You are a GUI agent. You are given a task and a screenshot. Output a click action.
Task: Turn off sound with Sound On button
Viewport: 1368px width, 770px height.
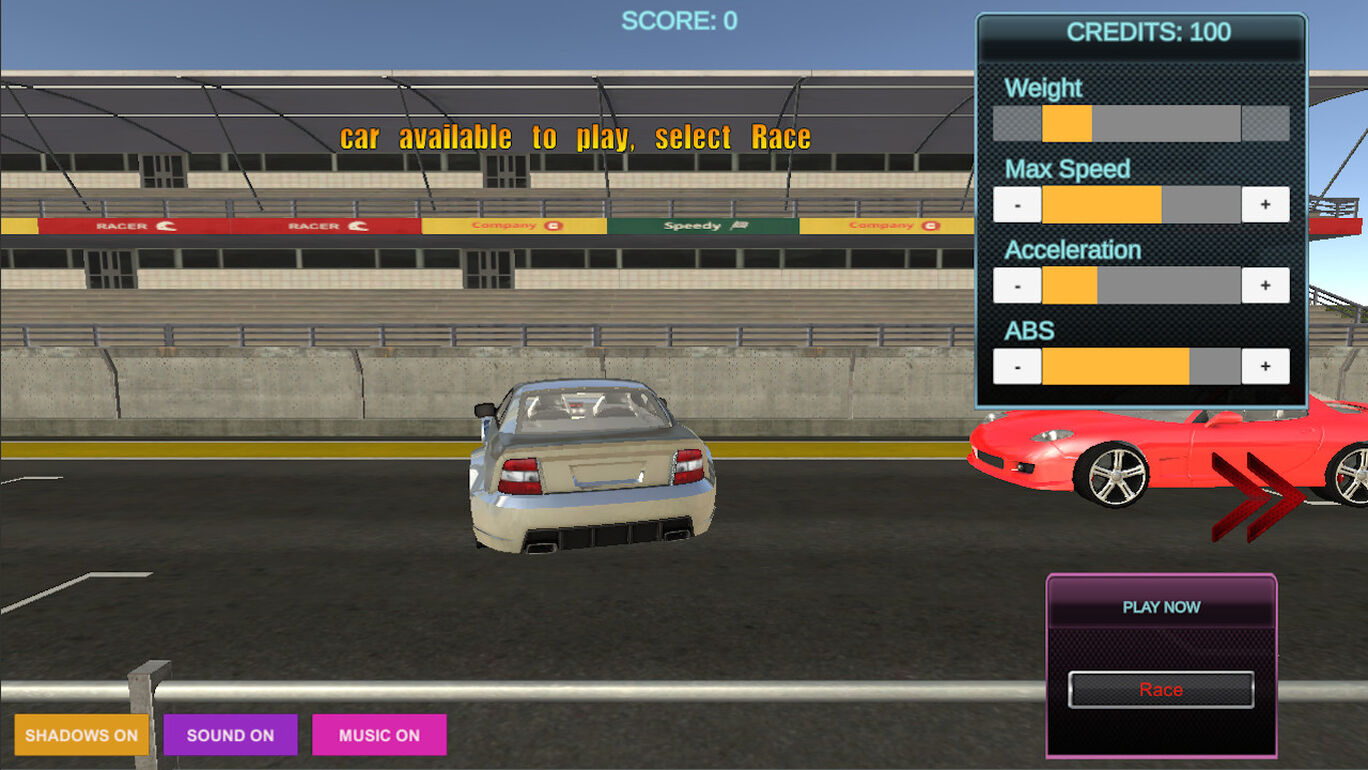[230, 735]
